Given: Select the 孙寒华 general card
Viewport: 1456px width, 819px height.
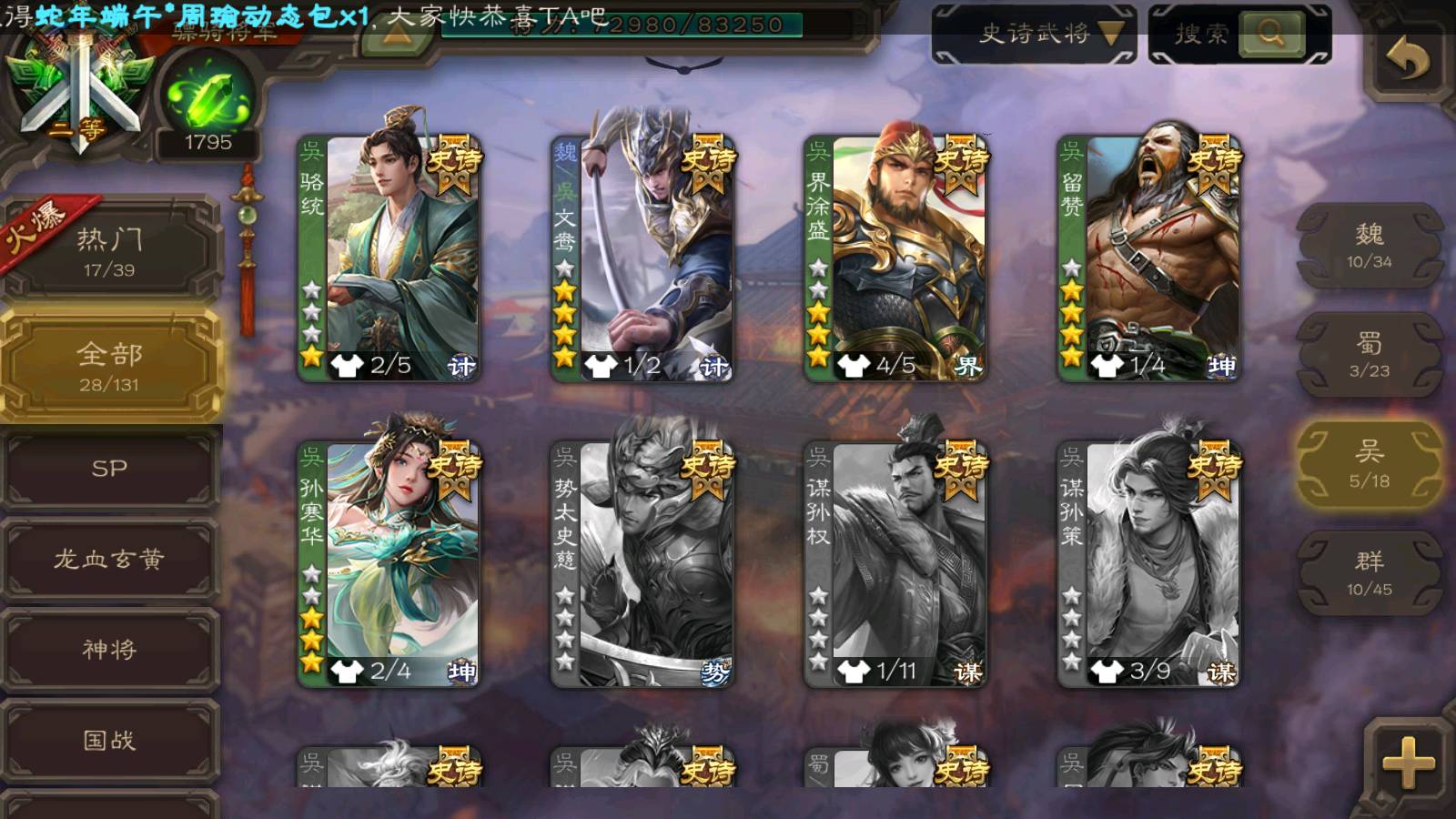Looking at the screenshot, I should coord(389,564).
